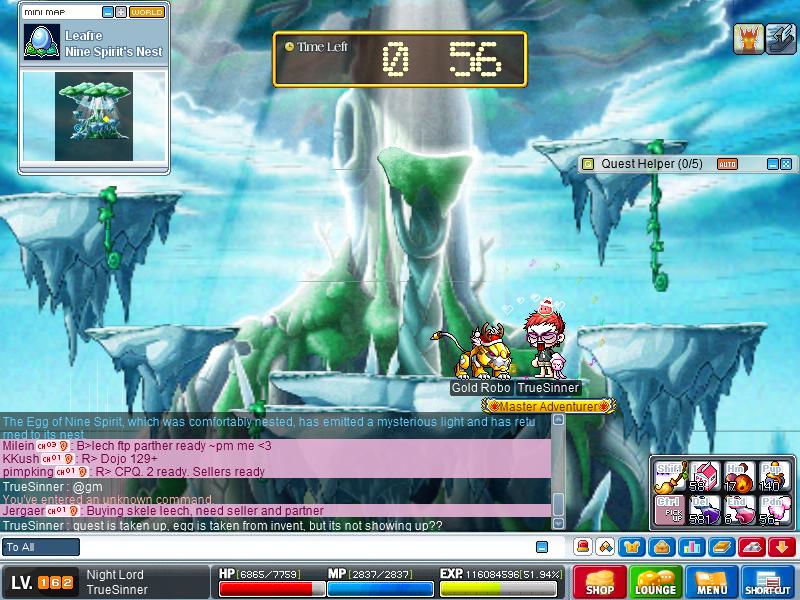Change the 'To All' chat target
Screen dimensions: 800x600
pos(41,547)
